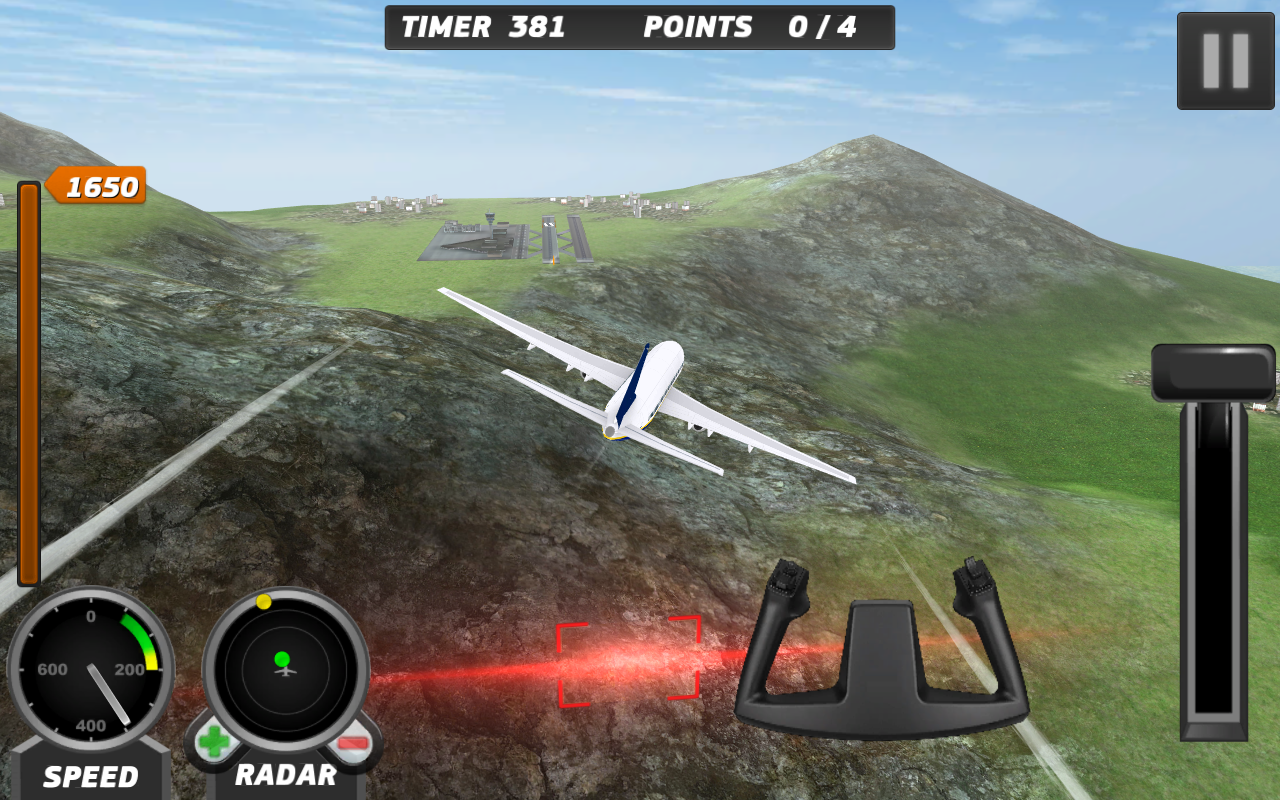Screen dimensions: 1280x800
Task: Select the pause icon at top right
Action: coord(1227,60)
